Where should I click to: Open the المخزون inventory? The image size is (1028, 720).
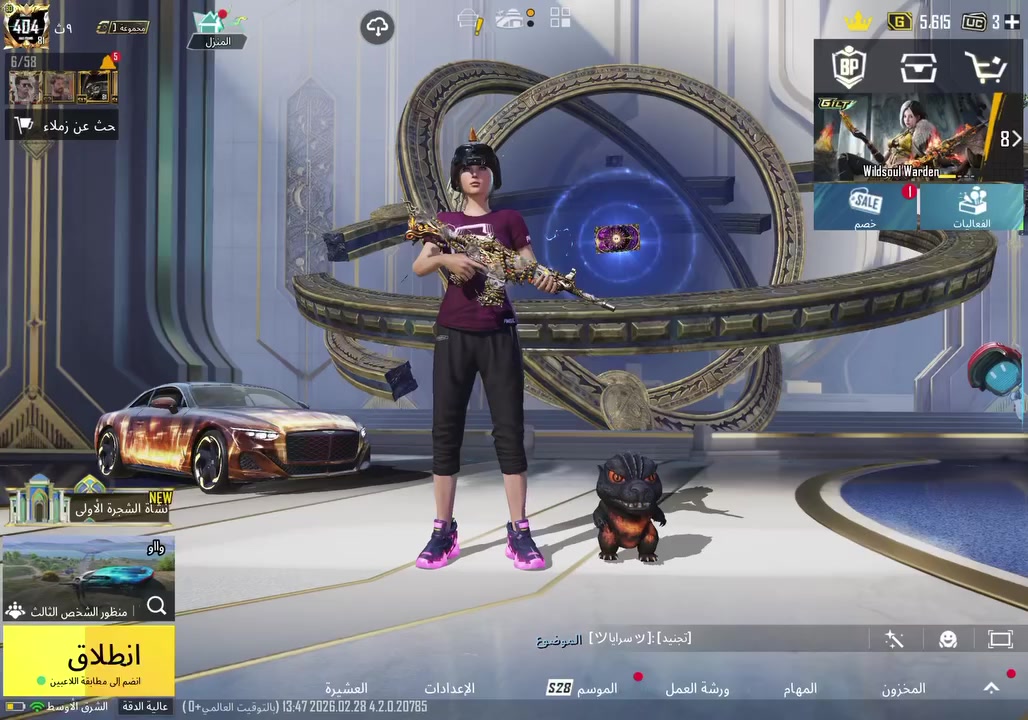pos(903,688)
